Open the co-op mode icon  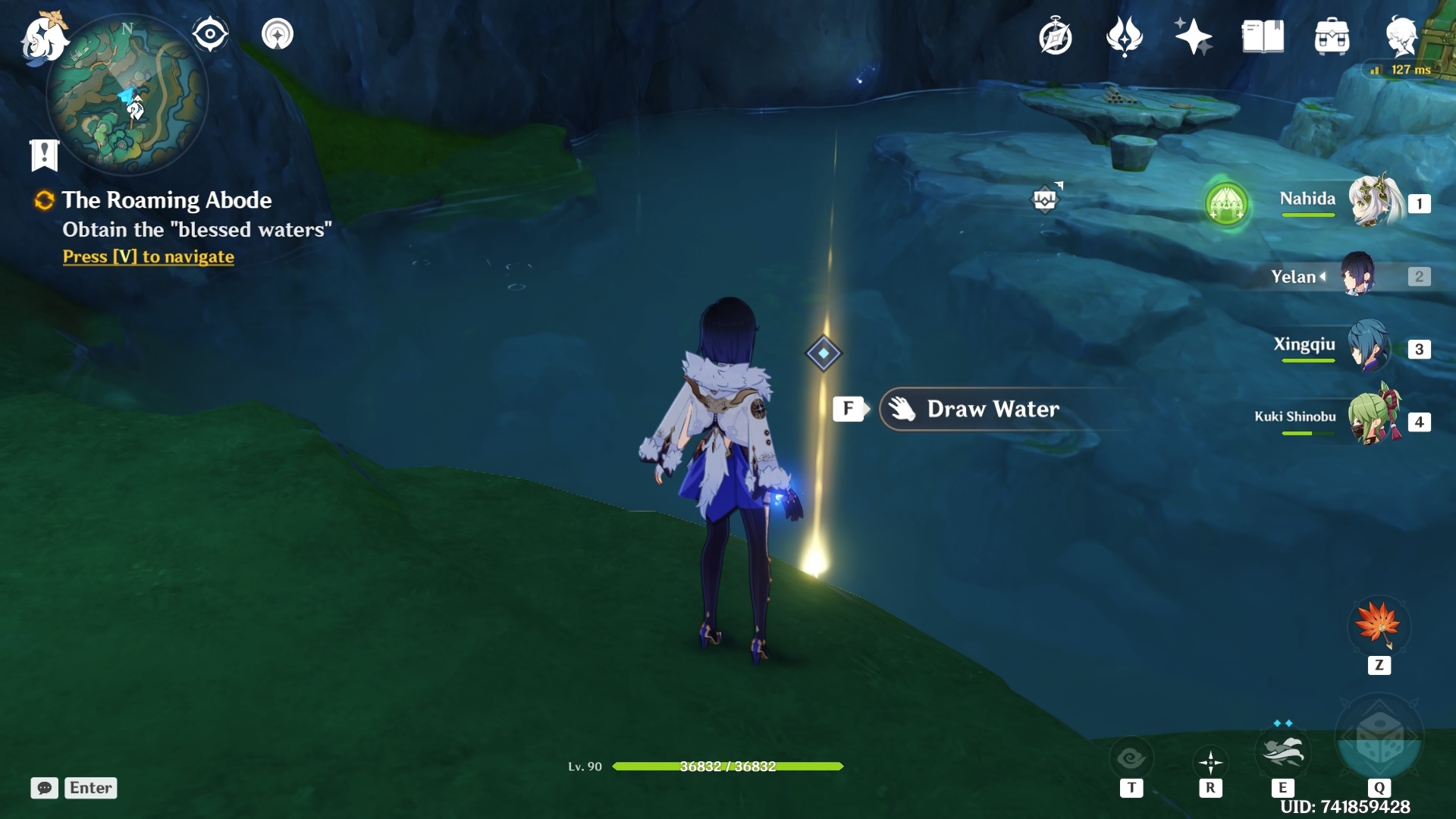click(x=278, y=34)
